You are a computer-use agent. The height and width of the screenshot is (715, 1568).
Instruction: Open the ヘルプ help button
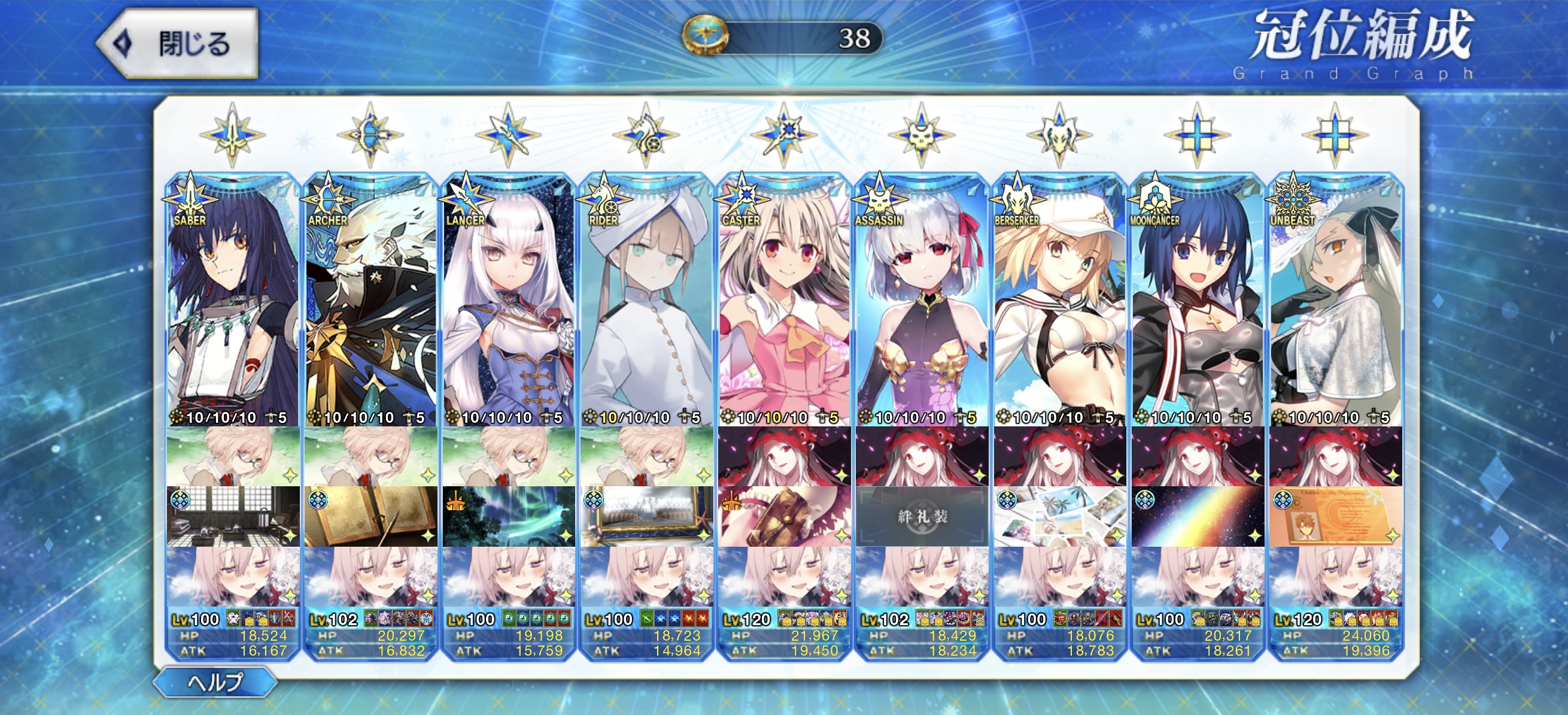215,681
